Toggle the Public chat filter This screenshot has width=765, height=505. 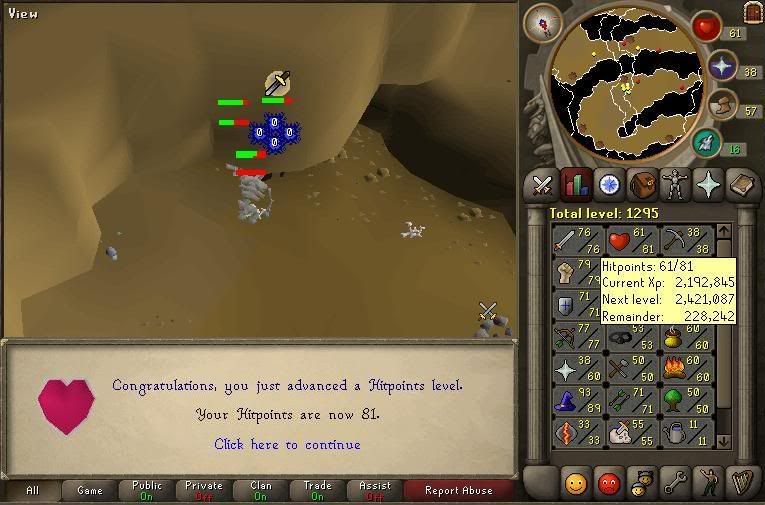[x=146, y=490]
